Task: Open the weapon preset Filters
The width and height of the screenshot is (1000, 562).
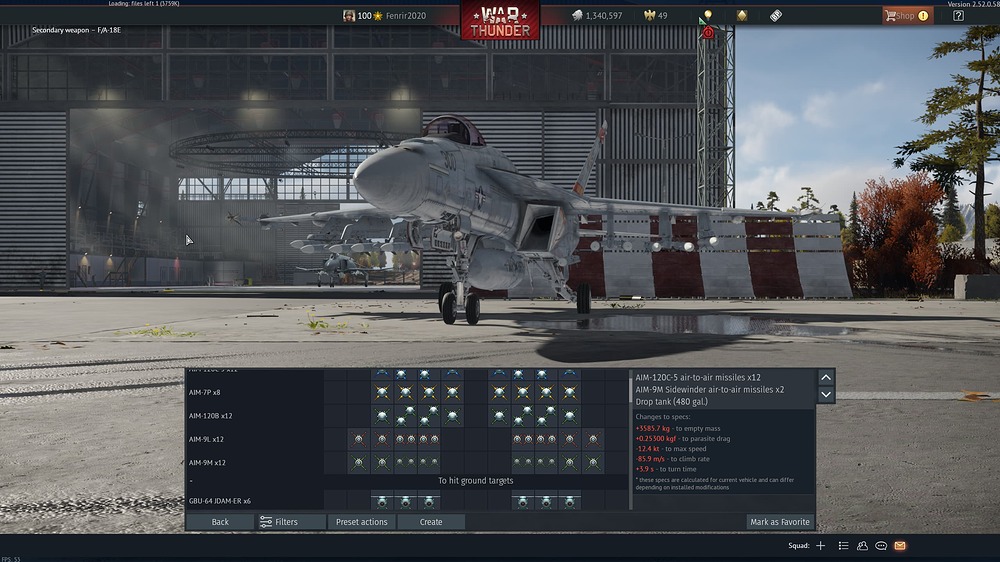Action: [279, 522]
